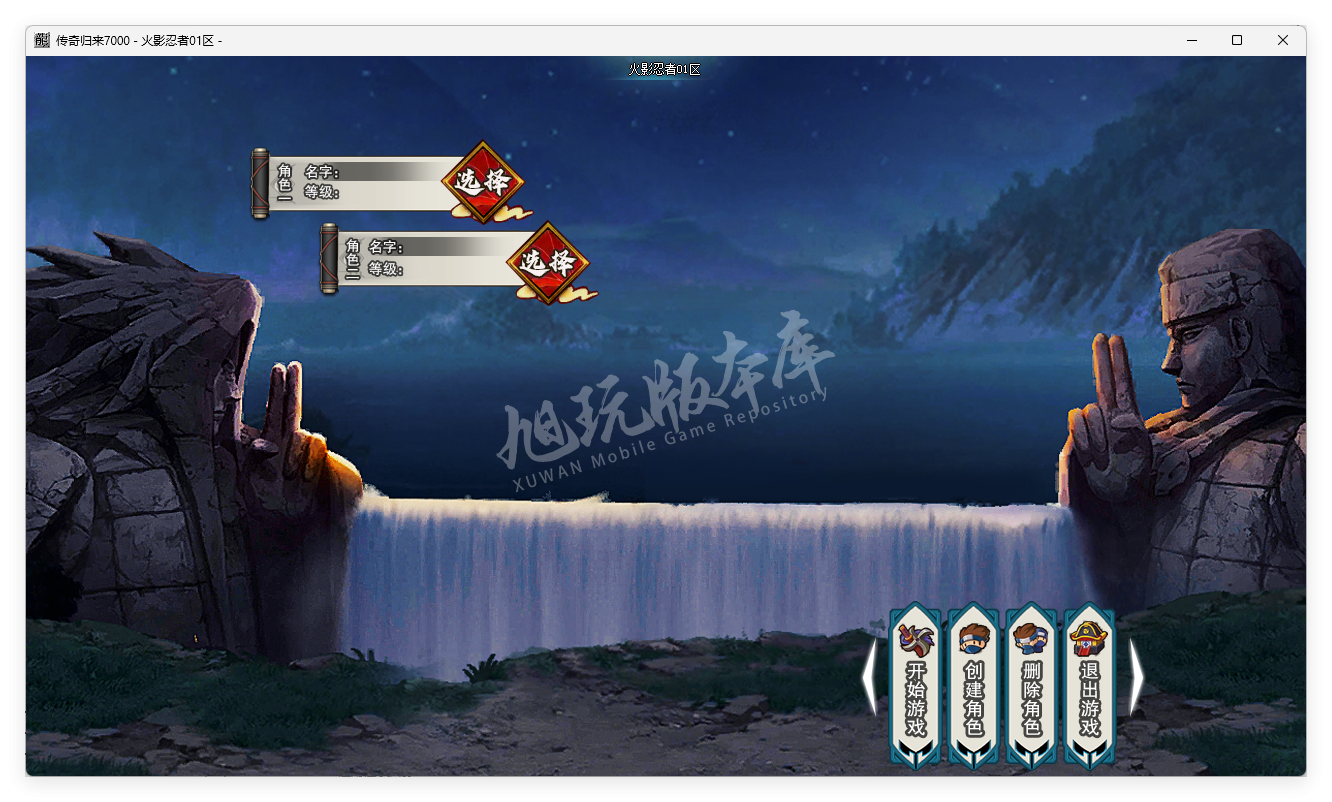Click the 传奇归来7000 title bar text

click(x=95, y=40)
